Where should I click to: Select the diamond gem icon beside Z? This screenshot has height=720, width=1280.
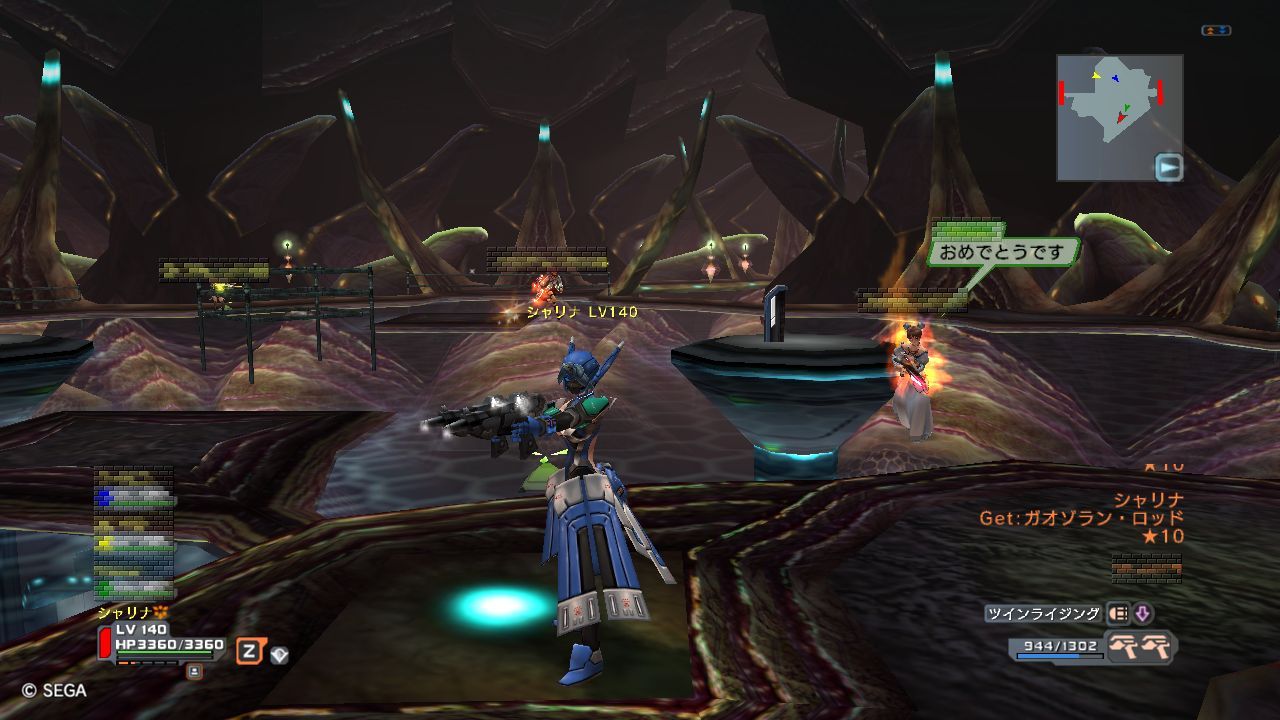click(x=279, y=655)
